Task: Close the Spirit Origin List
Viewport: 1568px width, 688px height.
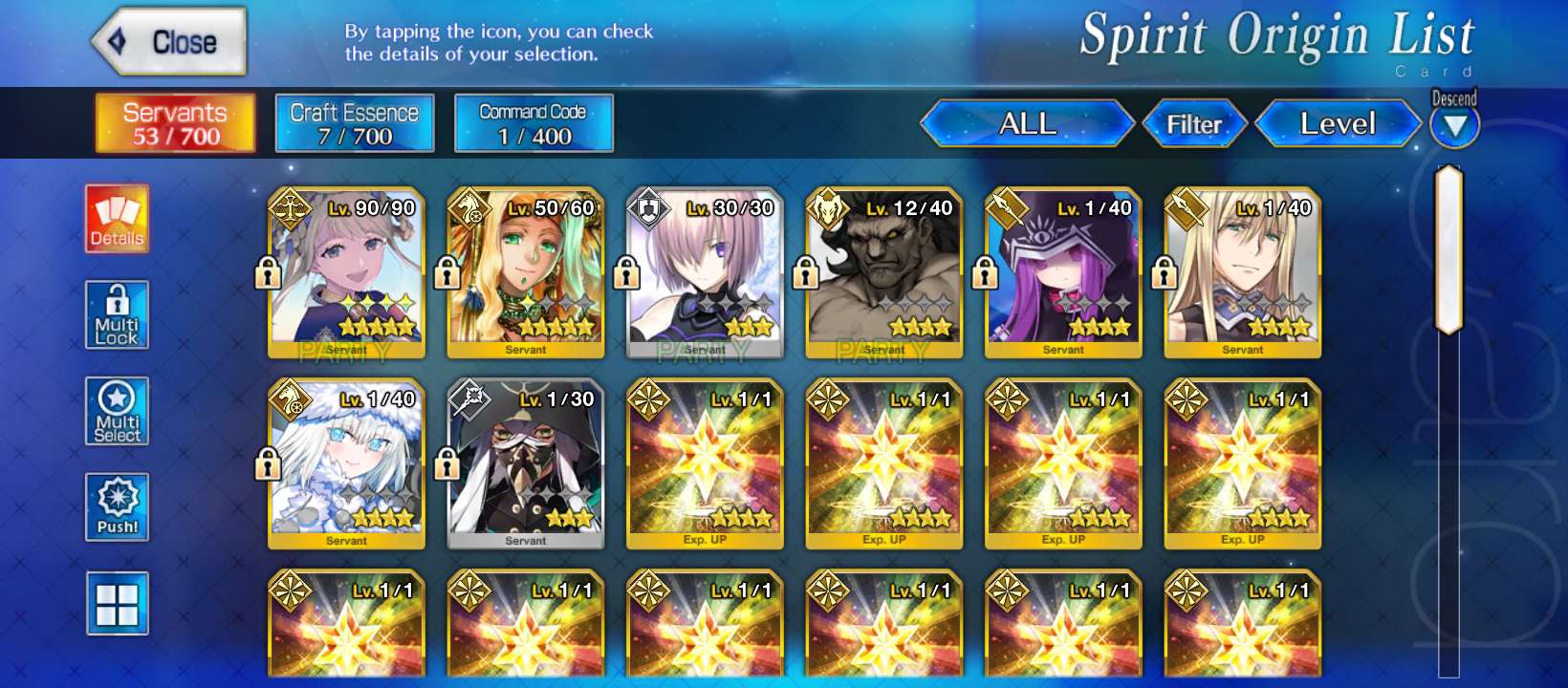Action: click(x=170, y=42)
